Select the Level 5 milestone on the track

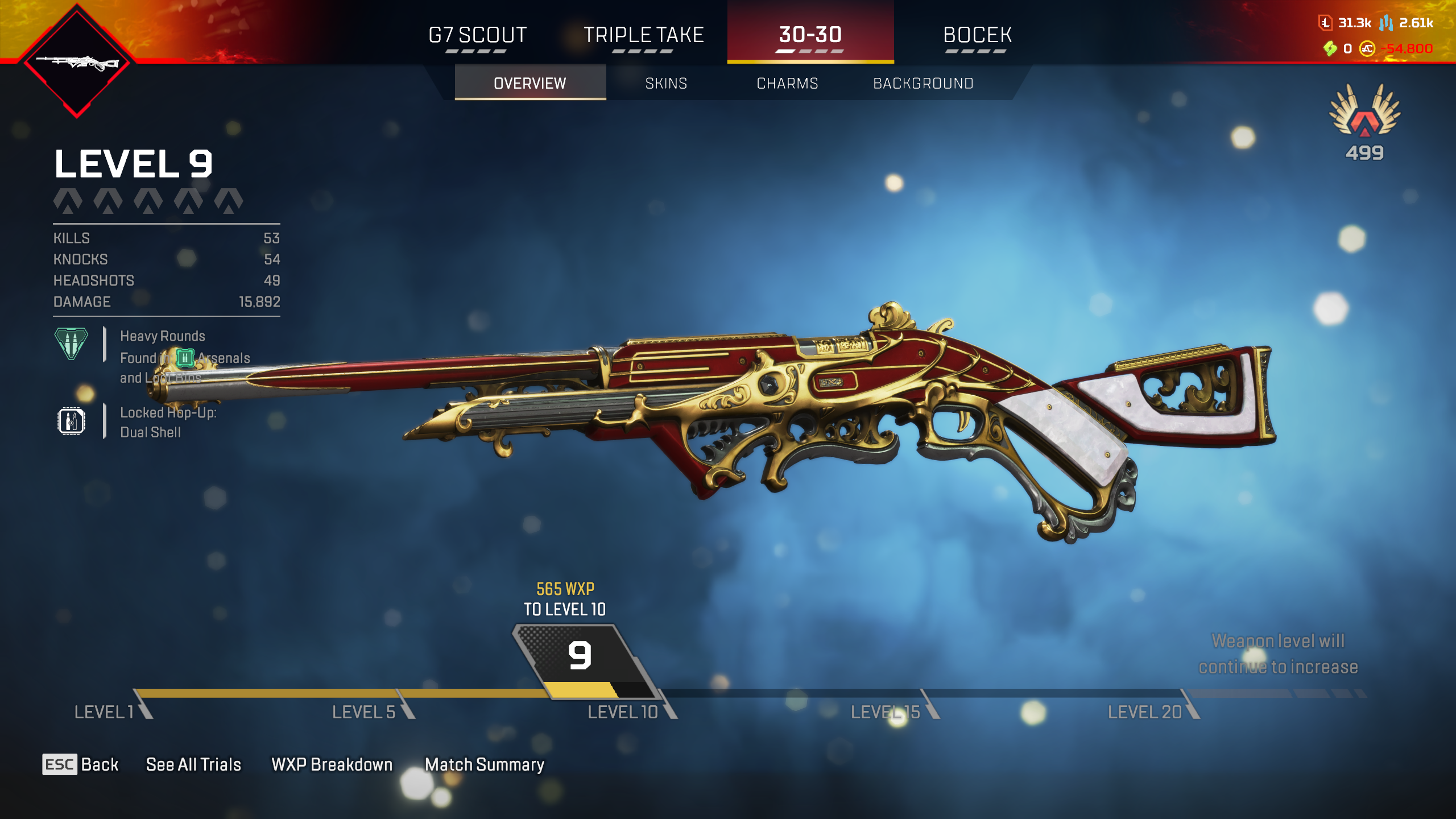pyautogui.click(x=364, y=712)
